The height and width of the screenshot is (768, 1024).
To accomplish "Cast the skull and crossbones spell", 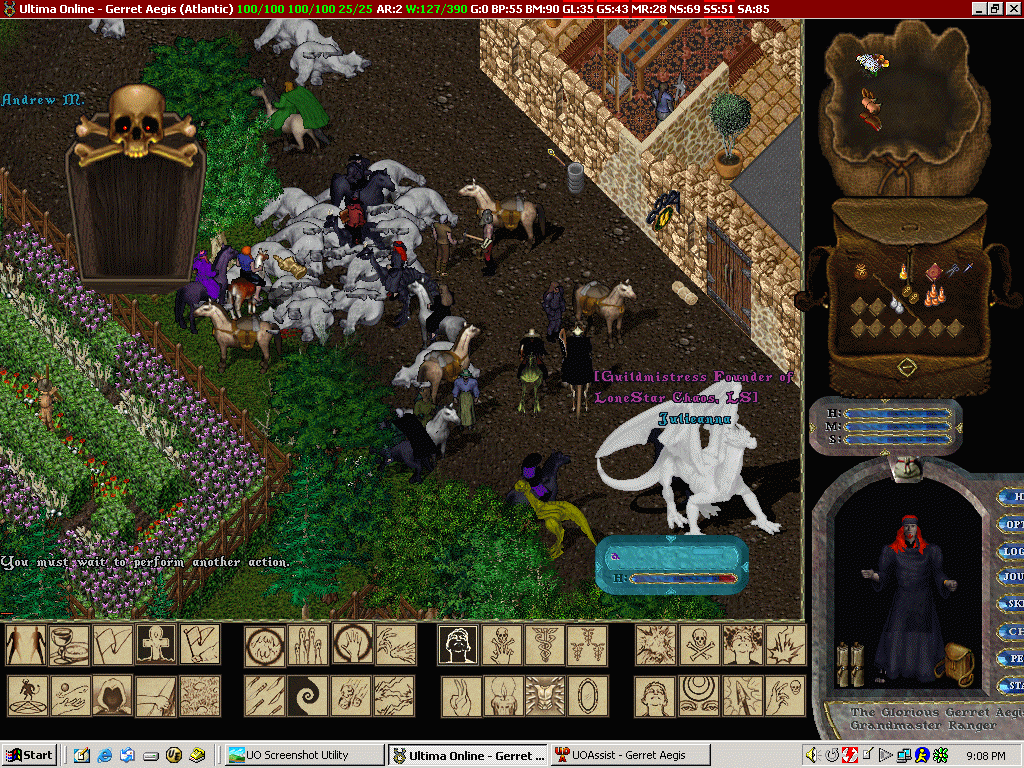I will (699, 645).
